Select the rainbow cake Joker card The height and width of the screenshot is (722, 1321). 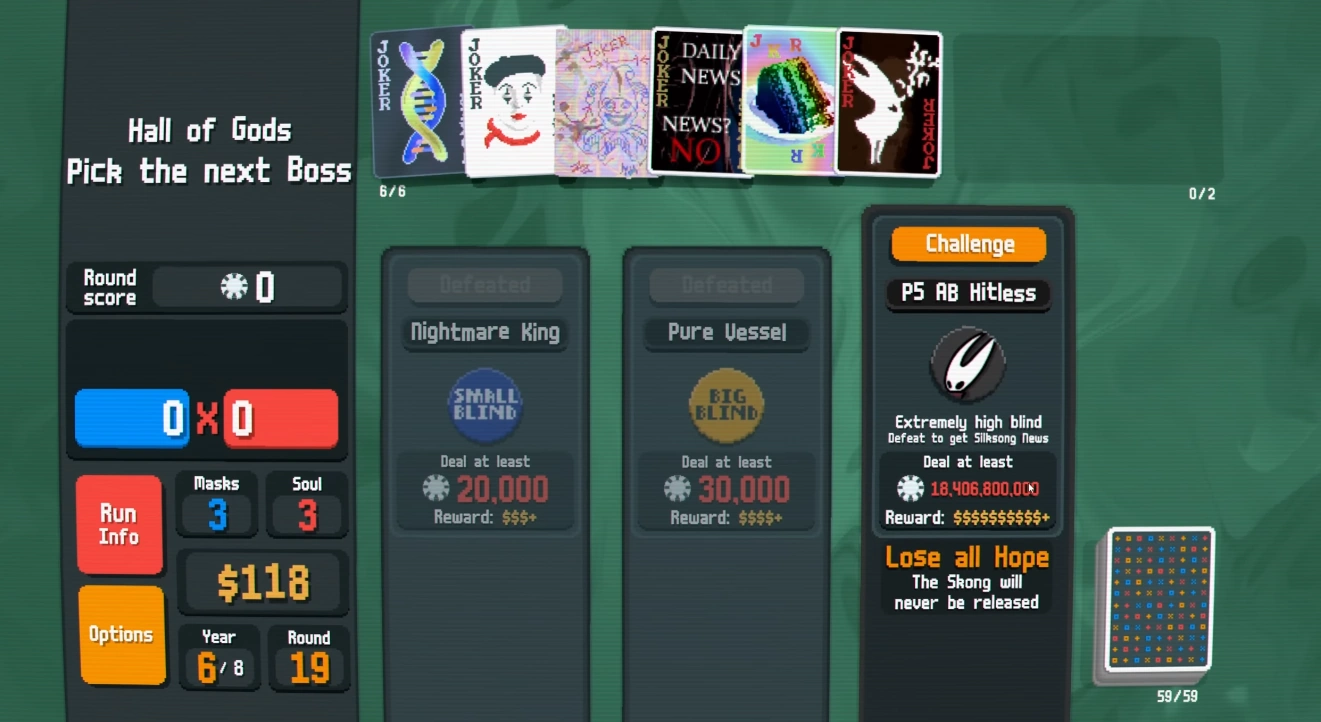point(790,100)
